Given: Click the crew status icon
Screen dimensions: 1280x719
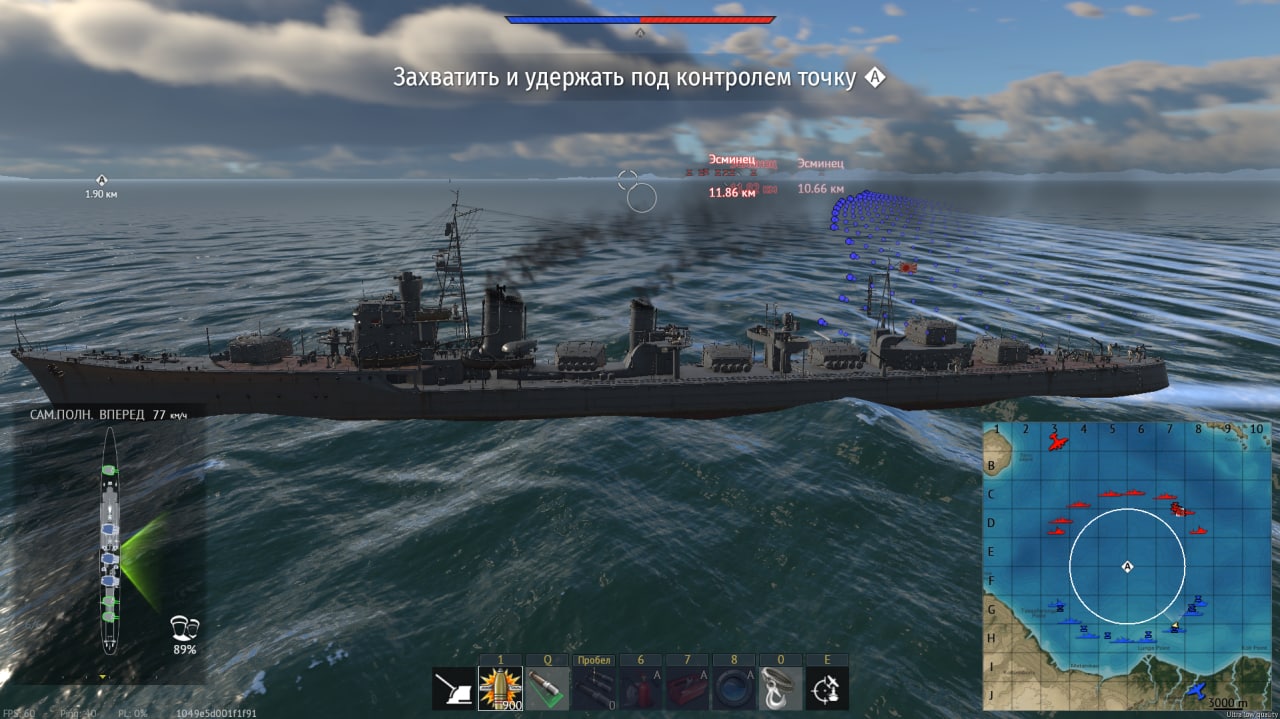Looking at the screenshot, I should click(185, 629).
